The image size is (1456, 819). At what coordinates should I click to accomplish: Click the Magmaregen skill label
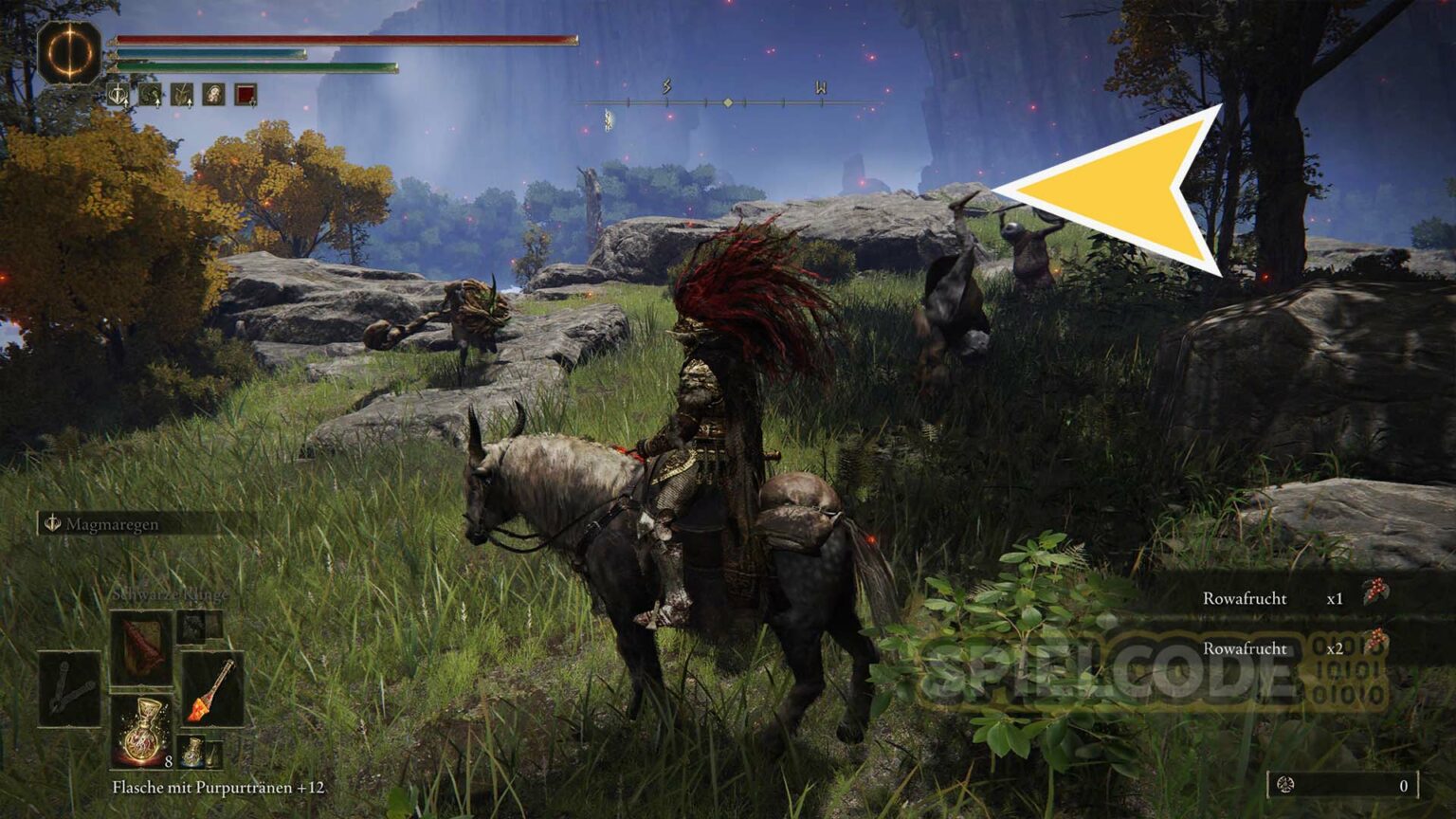click(112, 523)
